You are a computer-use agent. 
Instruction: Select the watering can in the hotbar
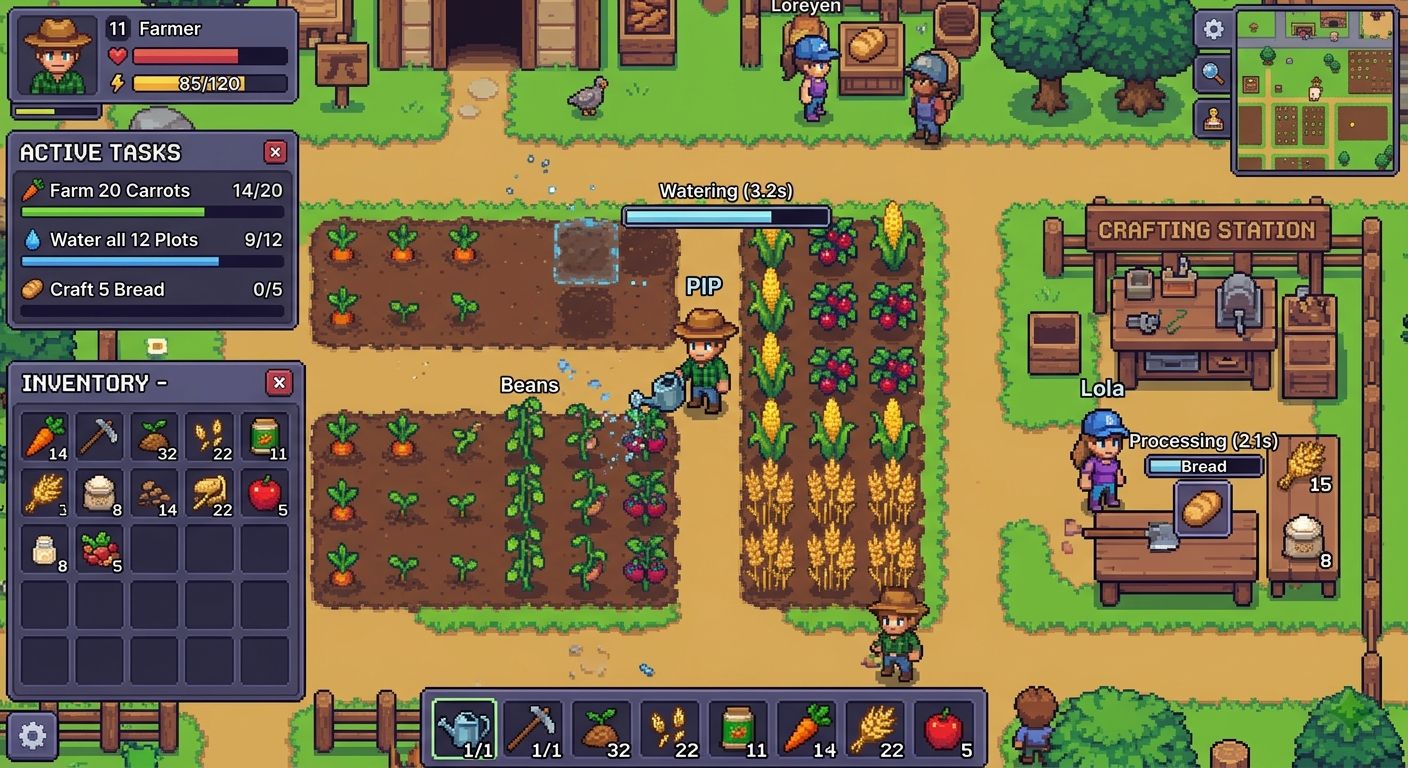[x=464, y=729]
